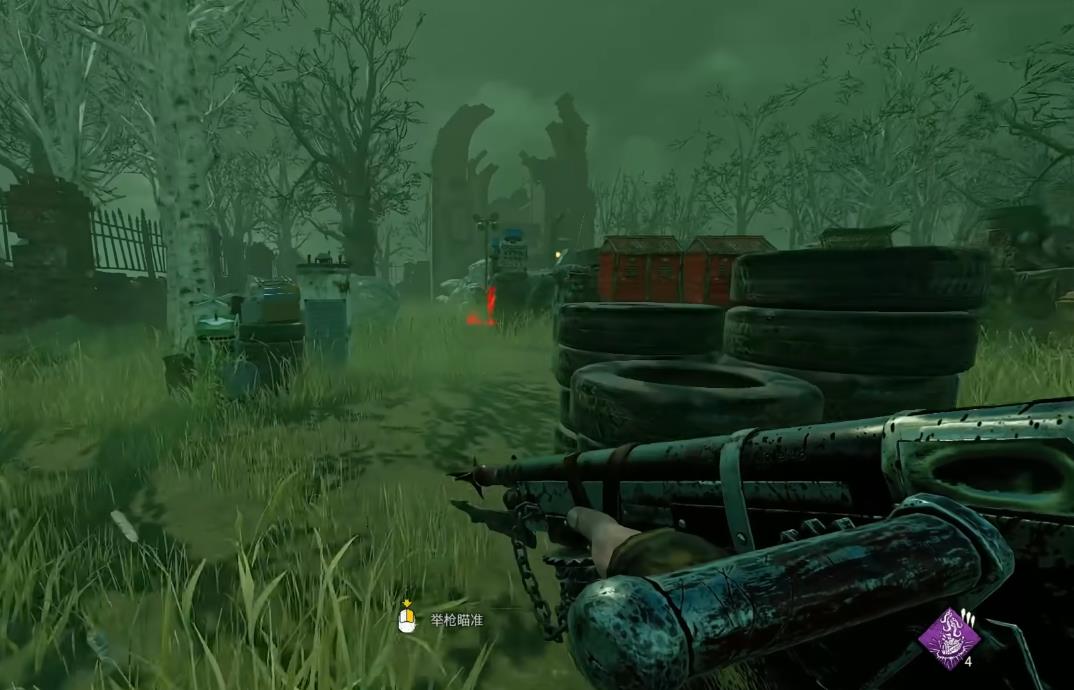Click the purple diamond perk icon
This screenshot has height=690, width=1074.
tap(949, 638)
